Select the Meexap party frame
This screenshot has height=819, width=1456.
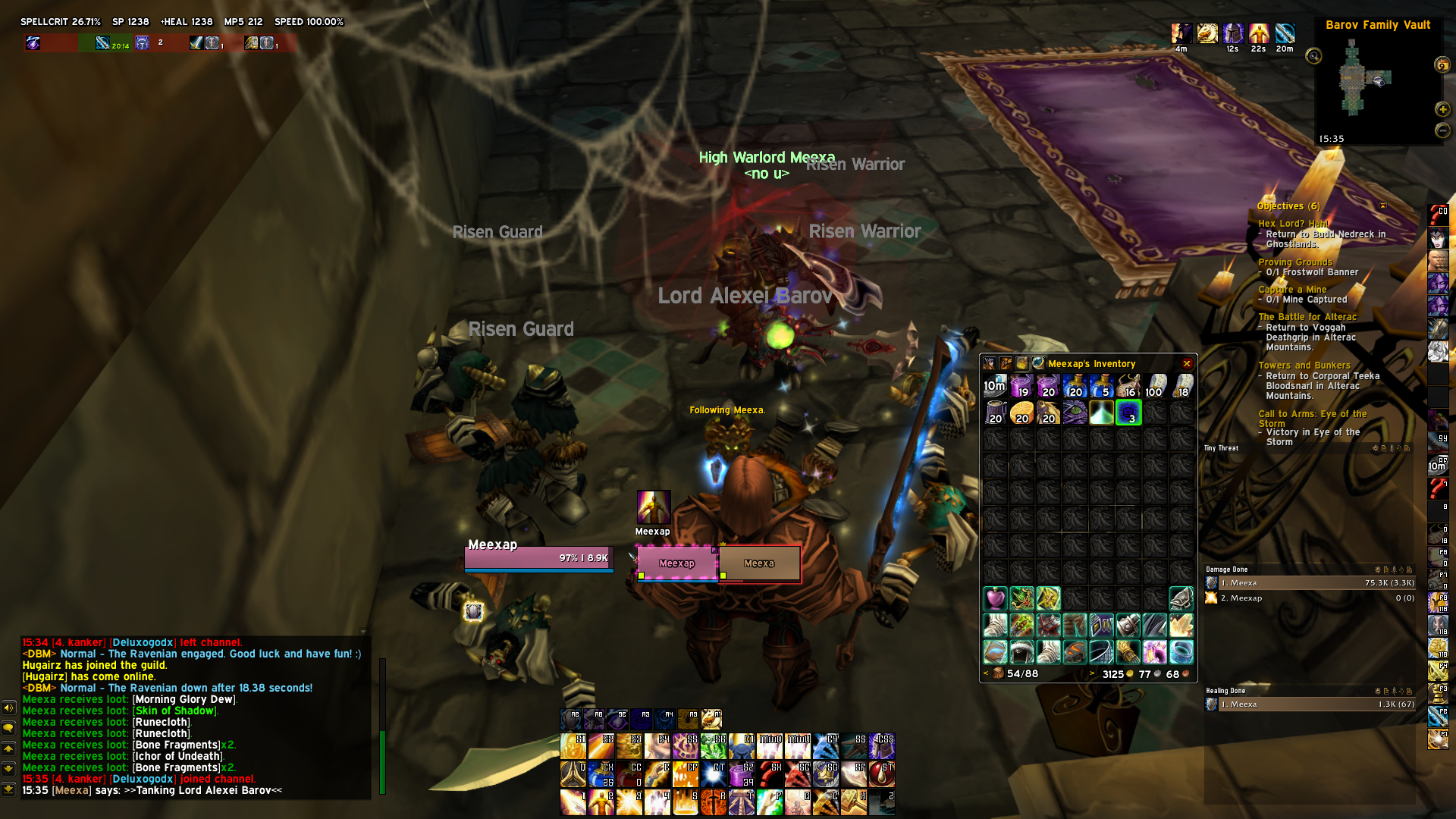(x=676, y=563)
